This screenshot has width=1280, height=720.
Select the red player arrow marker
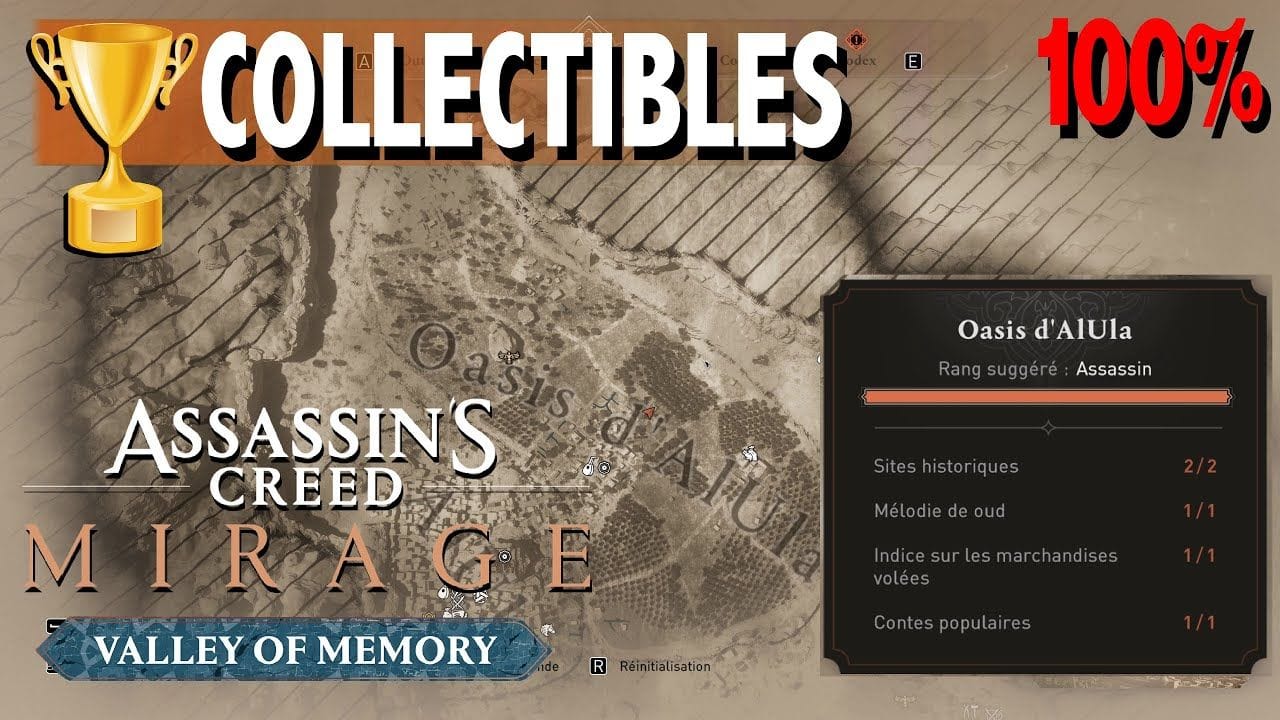point(649,410)
